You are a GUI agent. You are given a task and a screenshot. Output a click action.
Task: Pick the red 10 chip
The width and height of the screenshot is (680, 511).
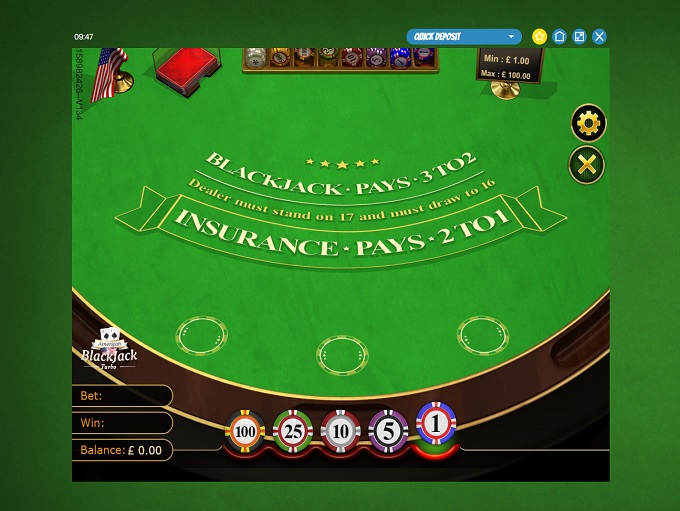340,431
